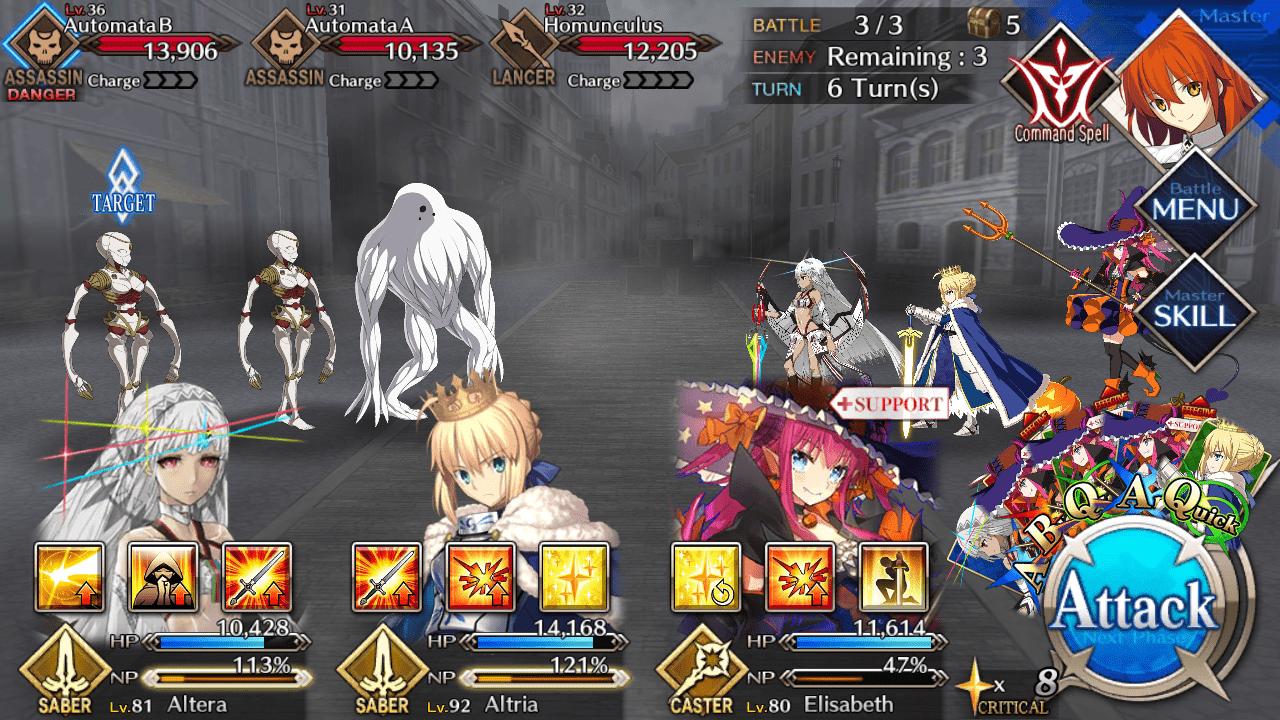The width and height of the screenshot is (1280, 720).
Task: Activate Altria's sword attack-up skill
Action: tap(387, 577)
